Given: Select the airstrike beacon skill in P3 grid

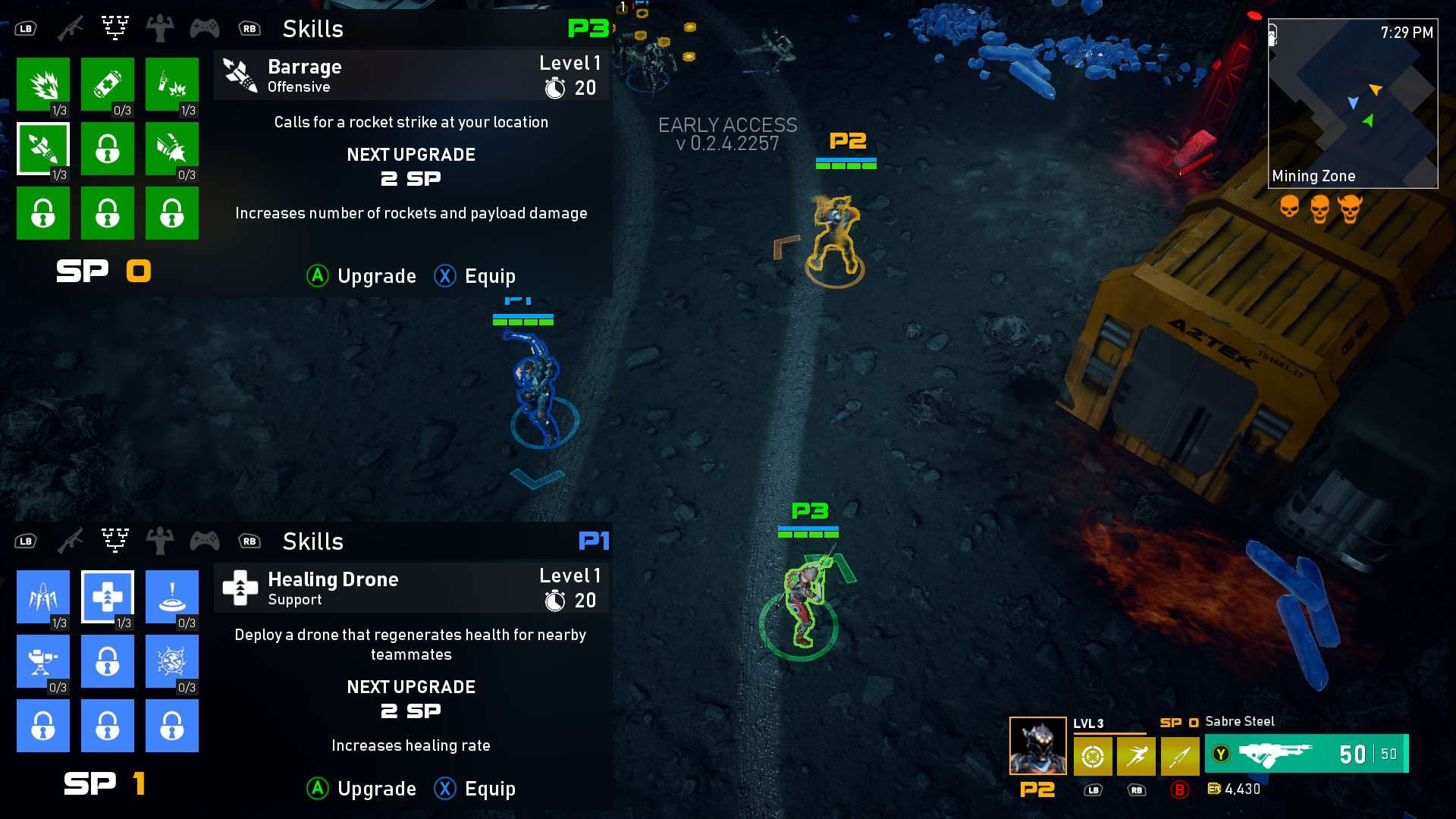Looking at the screenshot, I should (172, 83).
